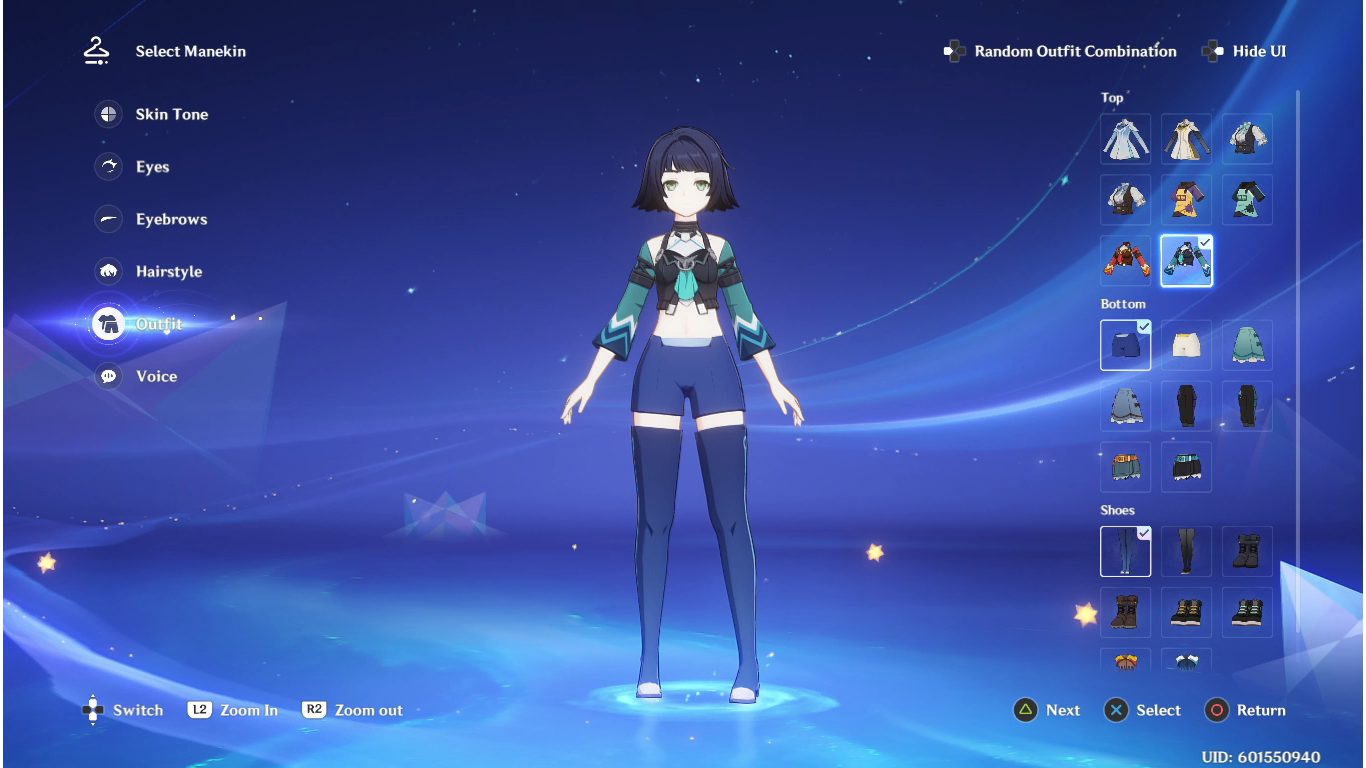This screenshot has height=768, width=1366.
Task: Equip the grey stockings shoes option
Action: pos(1187,551)
